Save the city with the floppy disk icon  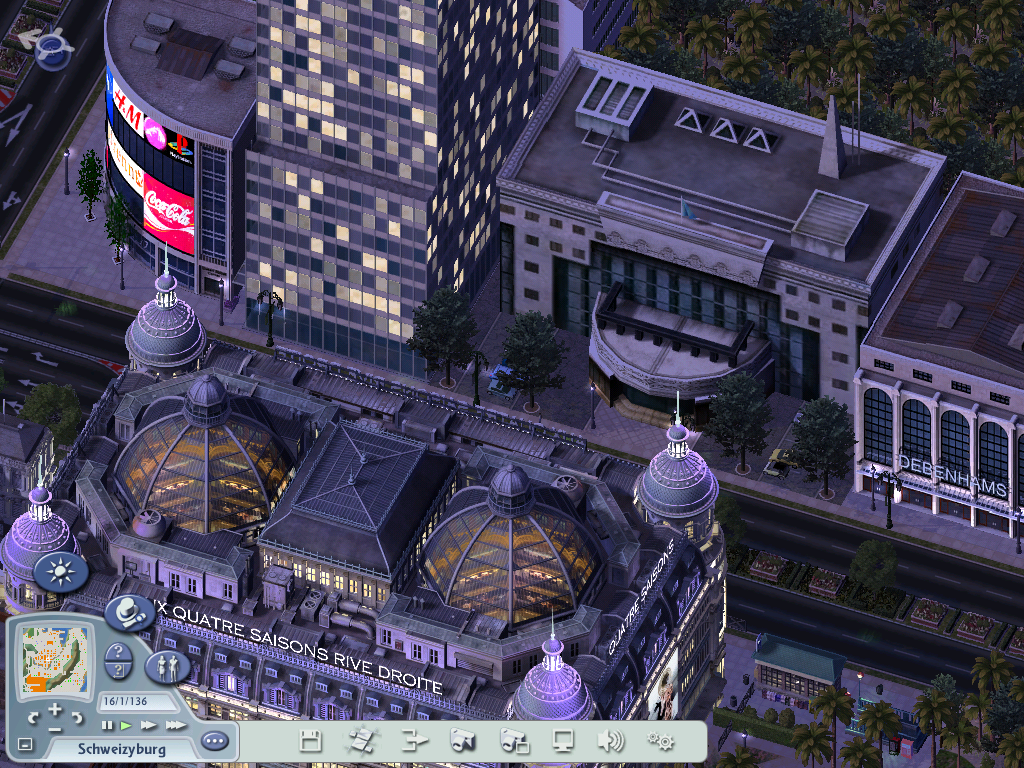(311, 741)
